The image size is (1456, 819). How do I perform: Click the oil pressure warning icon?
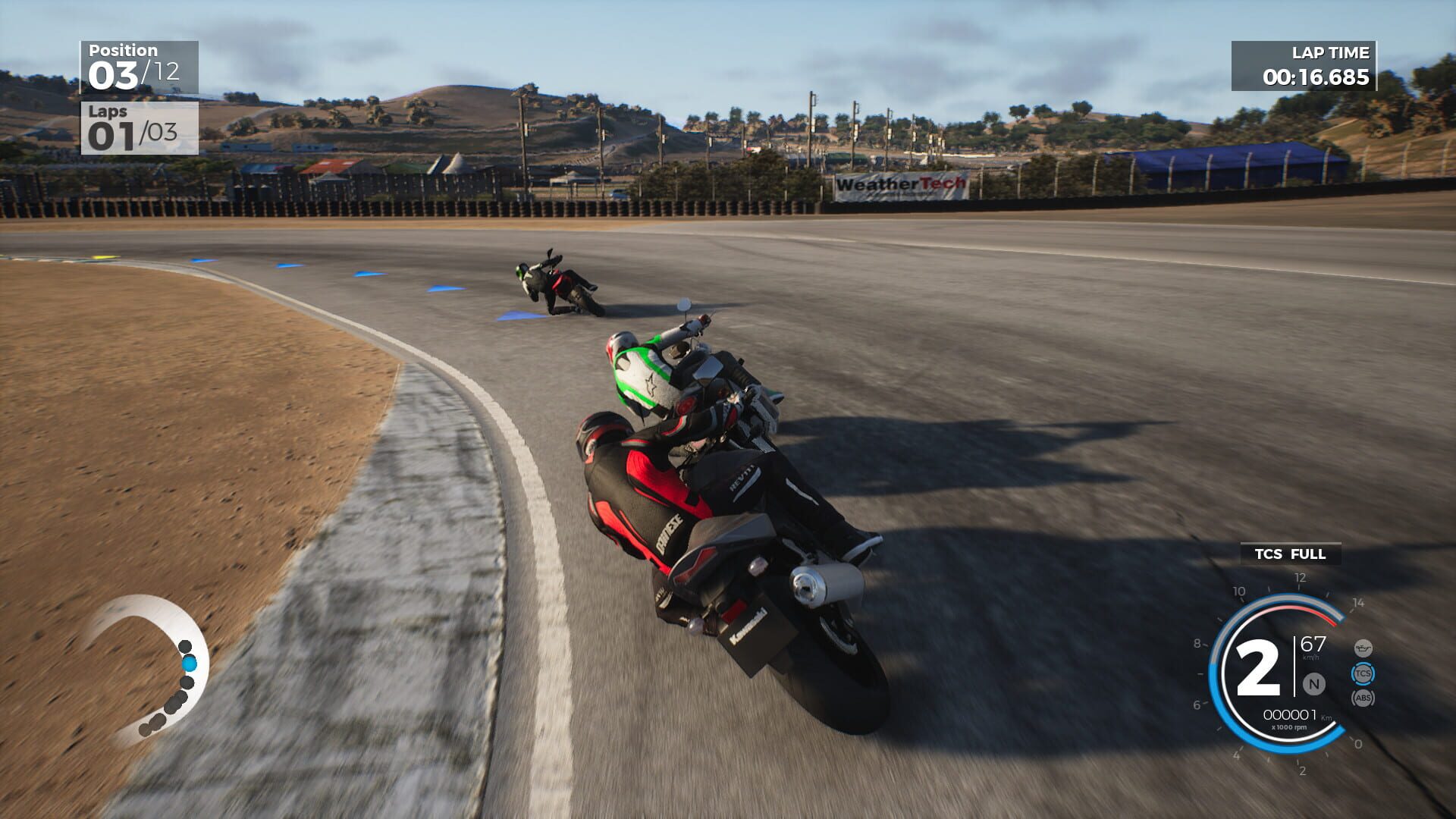1363,648
